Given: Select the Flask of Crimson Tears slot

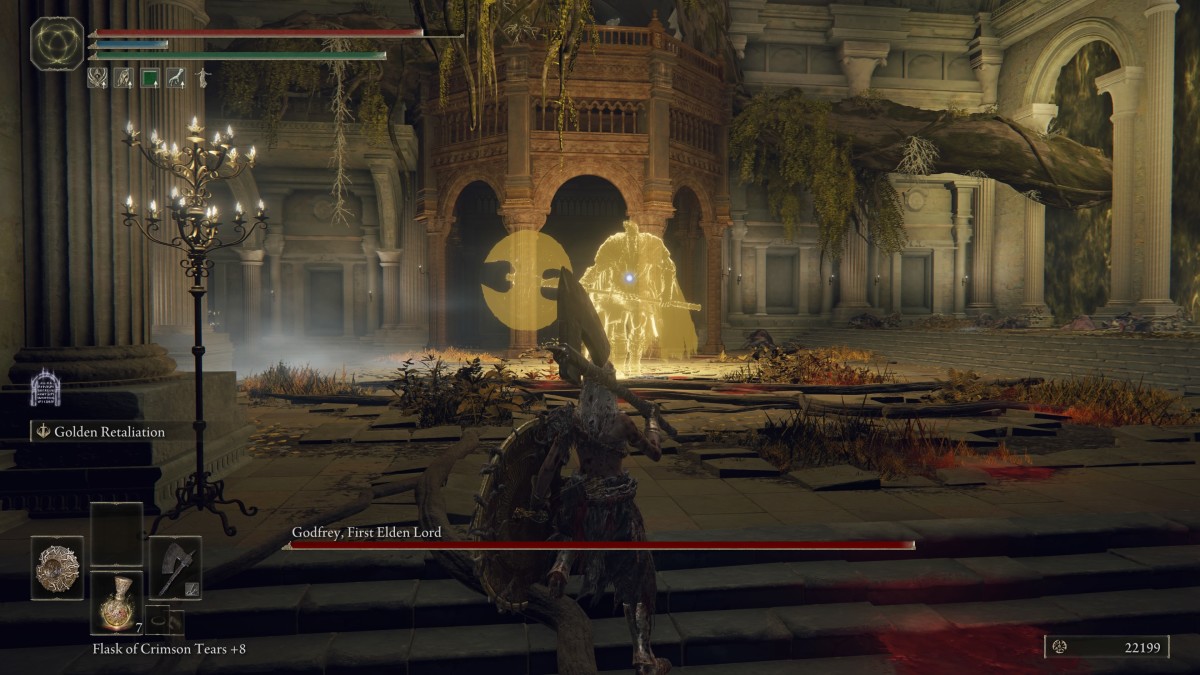Looking at the screenshot, I should [x=116, y=603].
